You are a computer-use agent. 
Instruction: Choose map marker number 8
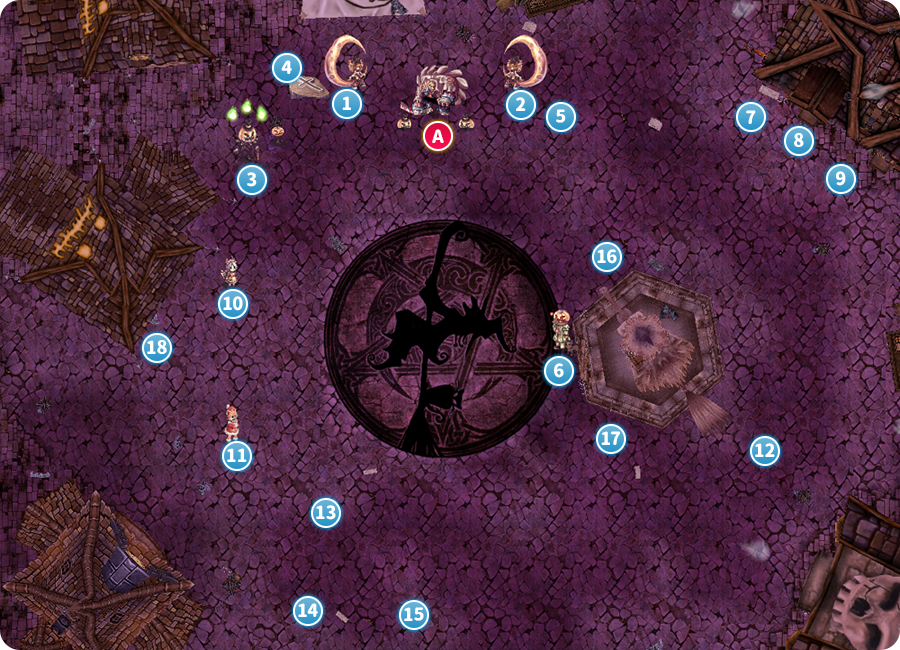[798, 141]
